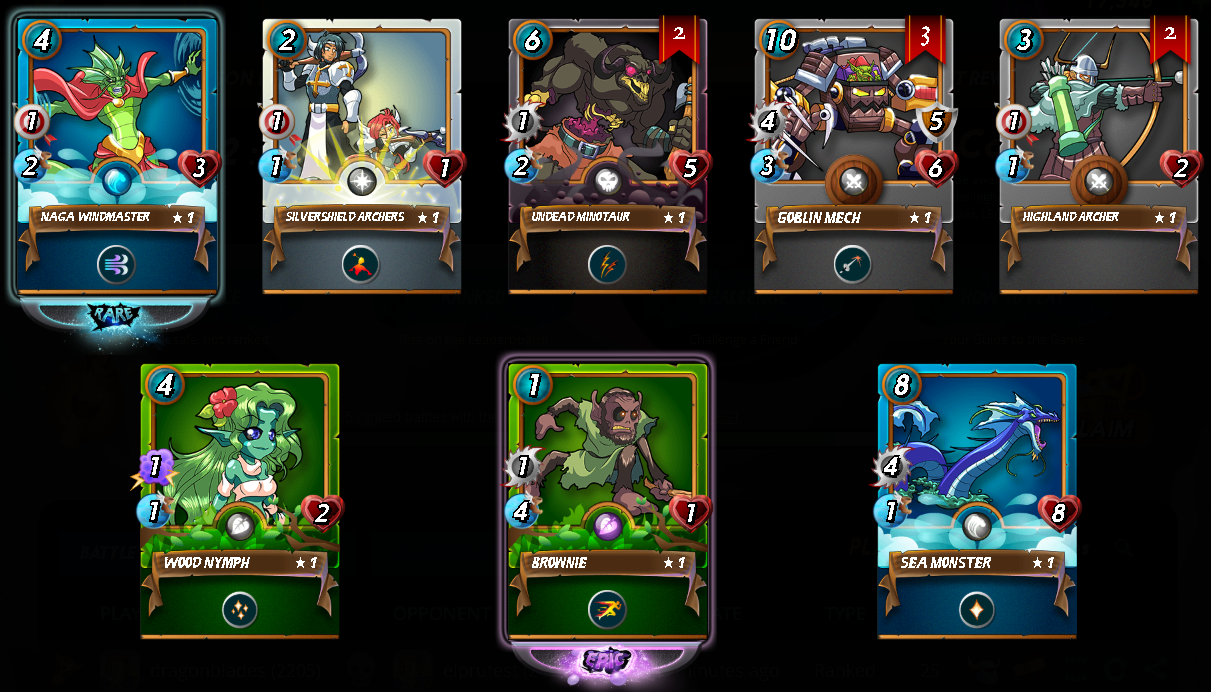This screenshot has height=692, width=1211.
Task: Click Undead Minotaur's double strike ability icon
Action: (x=607, y=265)
